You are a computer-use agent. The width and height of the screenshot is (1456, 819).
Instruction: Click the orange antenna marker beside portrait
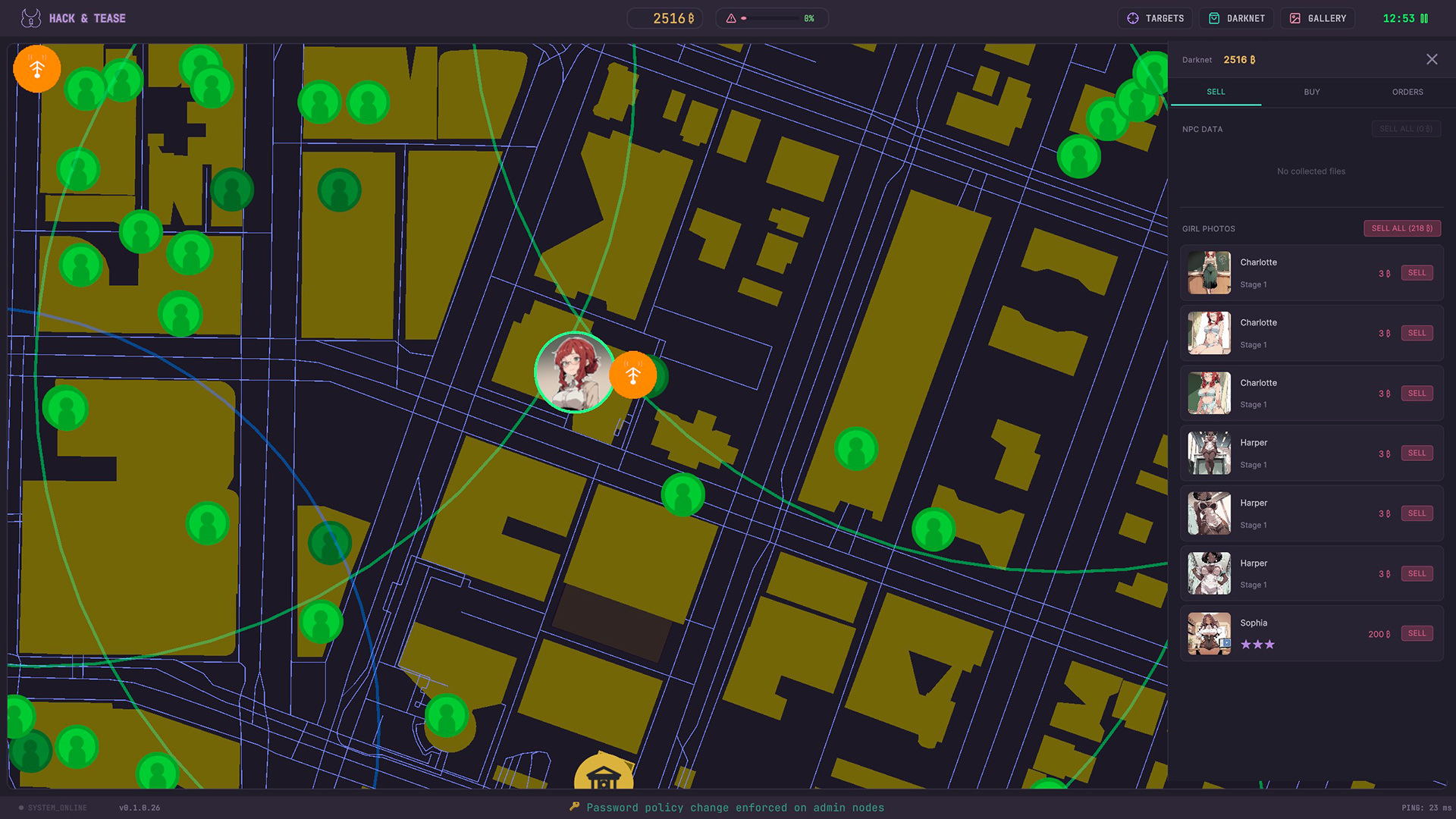click(x=633, y=375)
